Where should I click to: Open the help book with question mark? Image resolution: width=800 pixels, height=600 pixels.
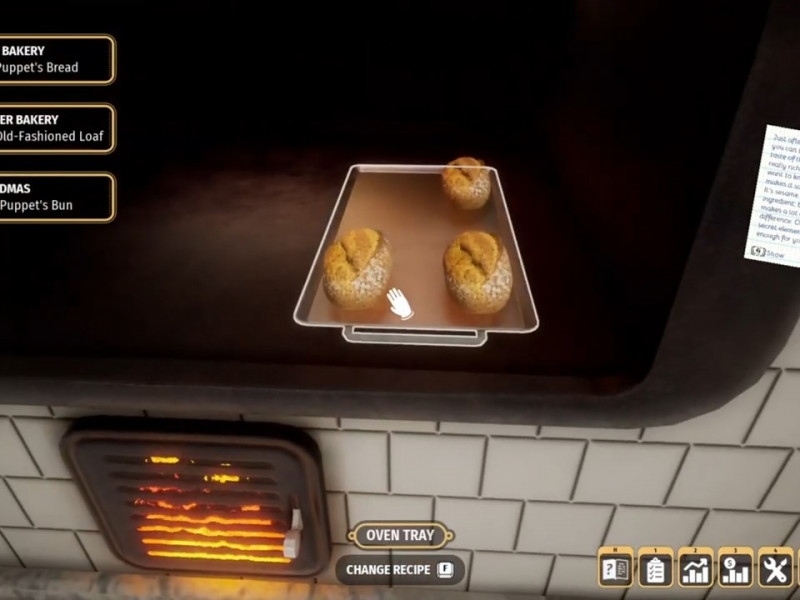point(615,569)
